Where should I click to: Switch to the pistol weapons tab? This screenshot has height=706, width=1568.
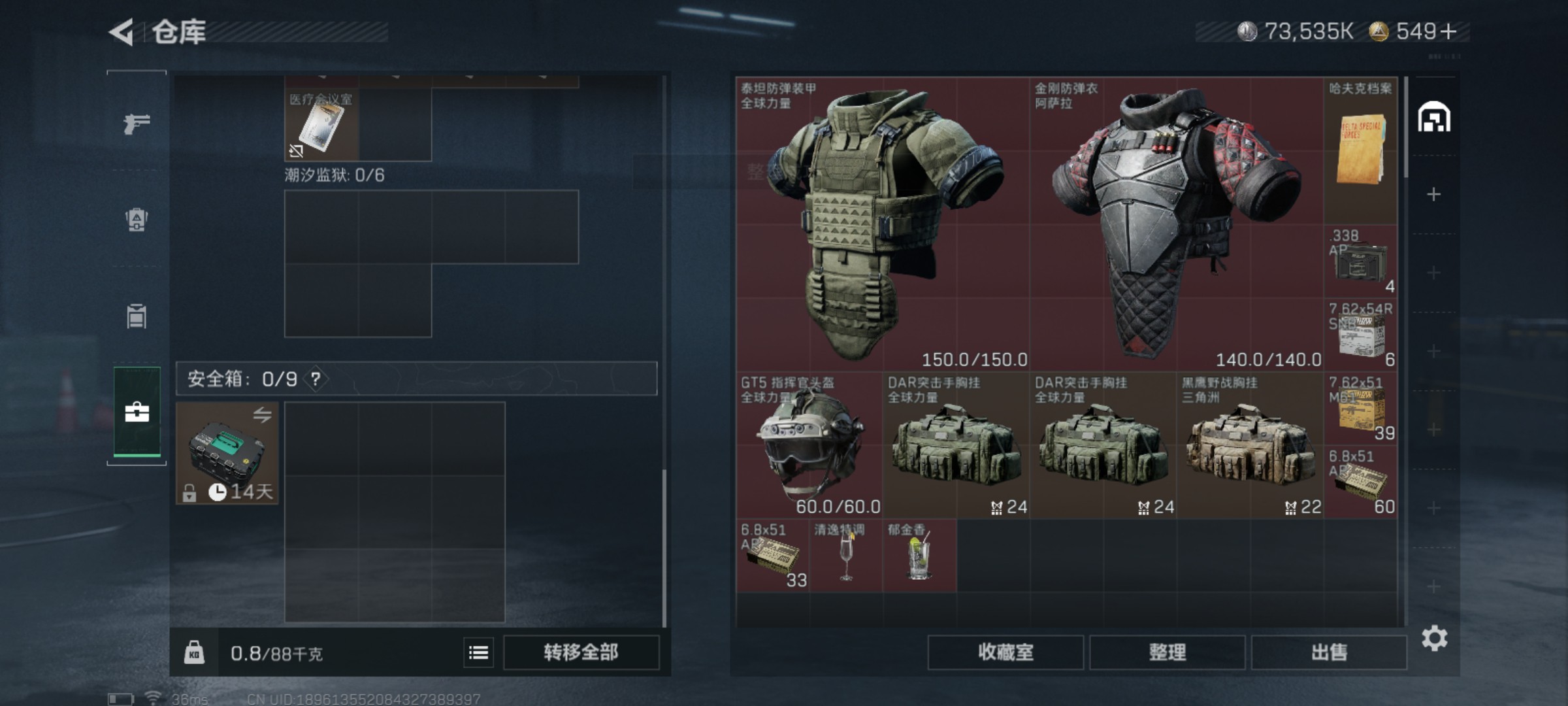pos(137,123)
